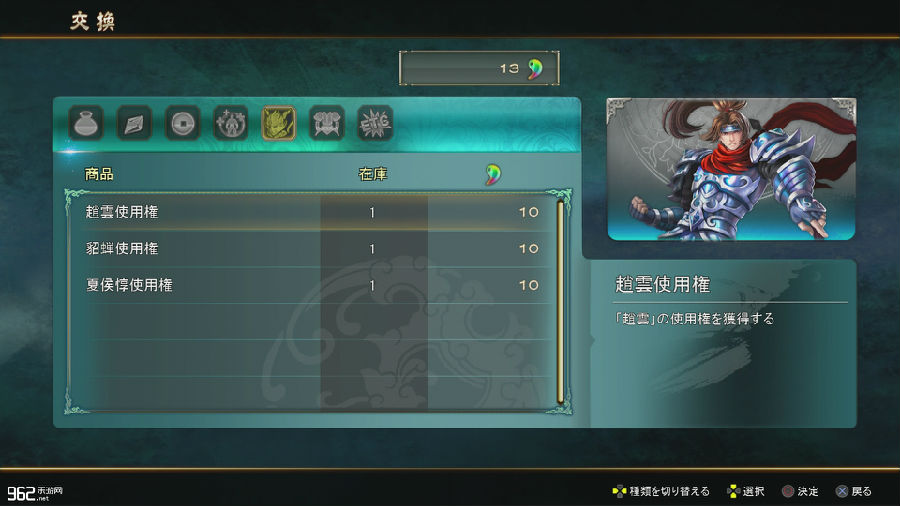
Task: Switch to the figure-with-plus-signs category tab
Action: tap(230, 123)
